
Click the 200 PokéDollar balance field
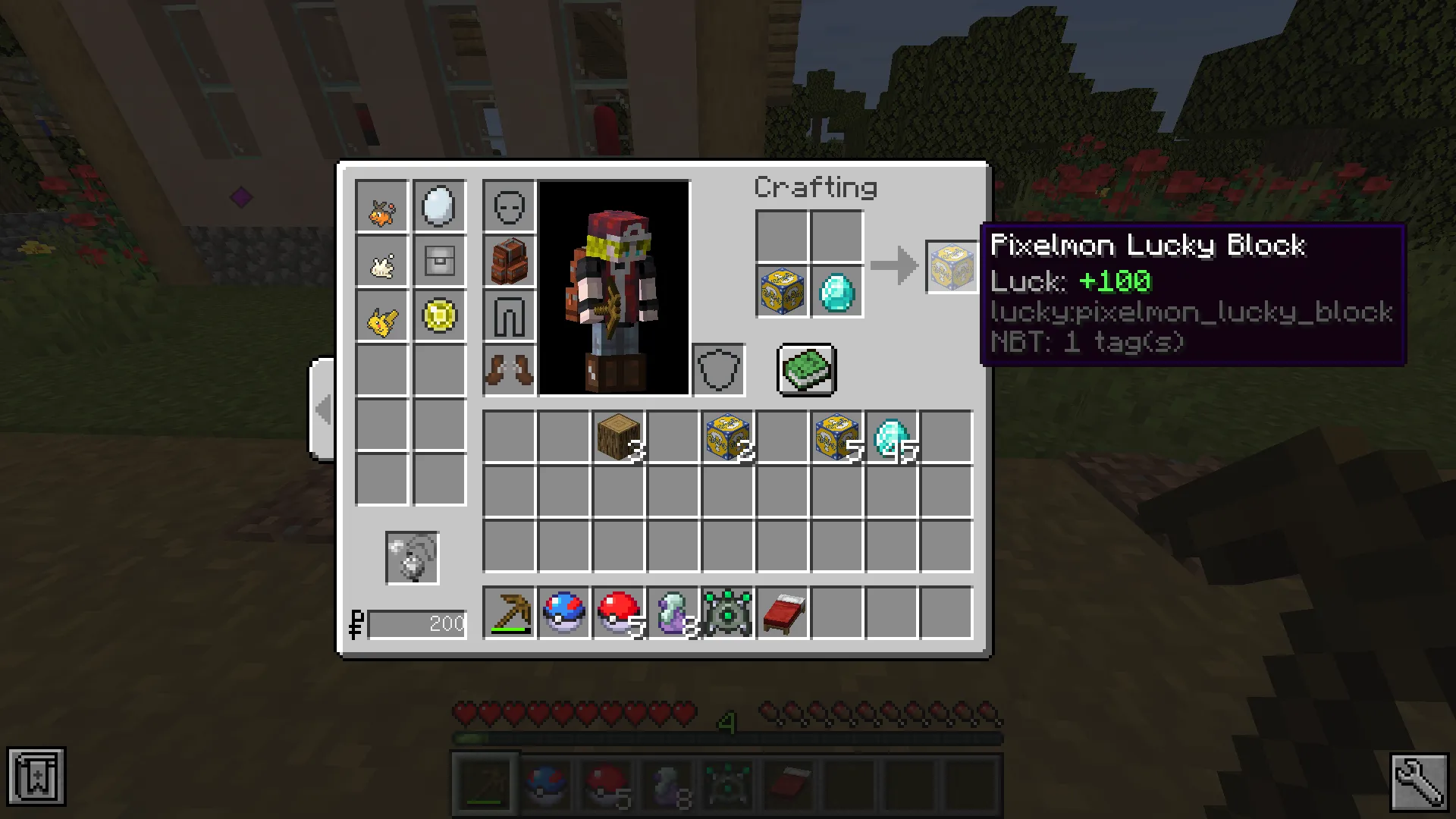tap(416, 623)
